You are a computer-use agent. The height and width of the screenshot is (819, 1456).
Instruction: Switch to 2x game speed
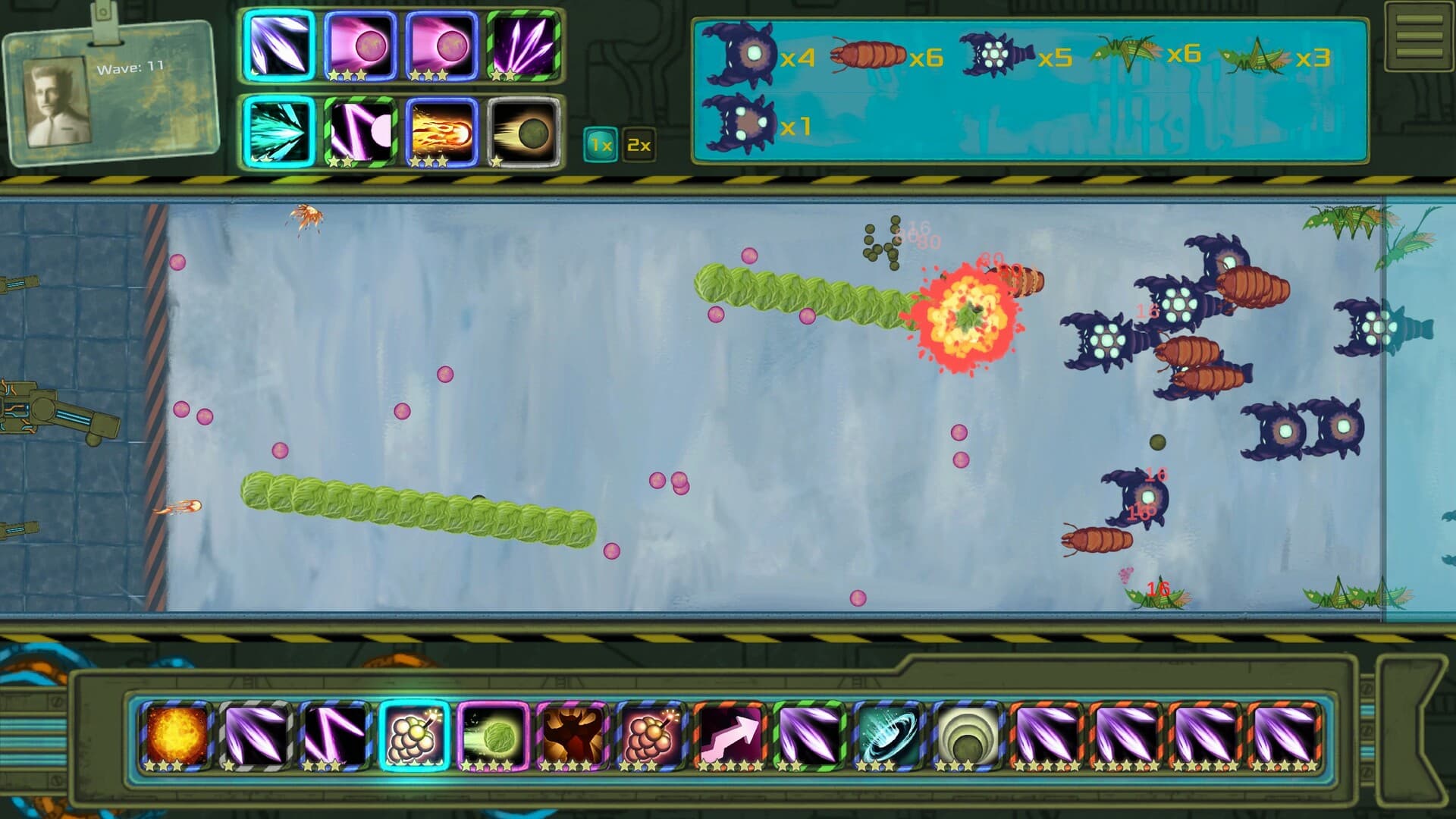click(x=638, y=144)
